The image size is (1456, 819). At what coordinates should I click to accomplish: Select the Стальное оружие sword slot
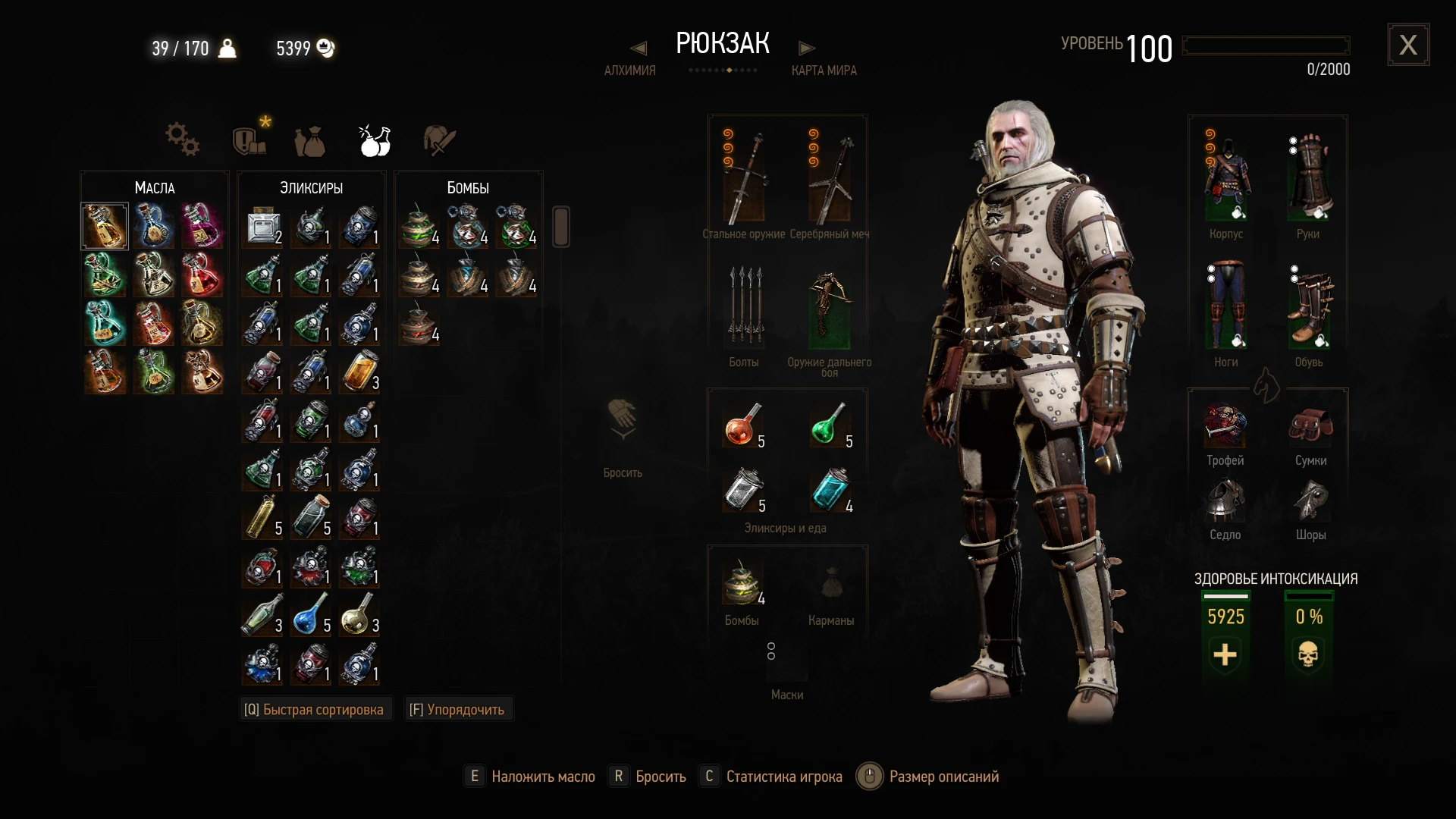(745, 174)
